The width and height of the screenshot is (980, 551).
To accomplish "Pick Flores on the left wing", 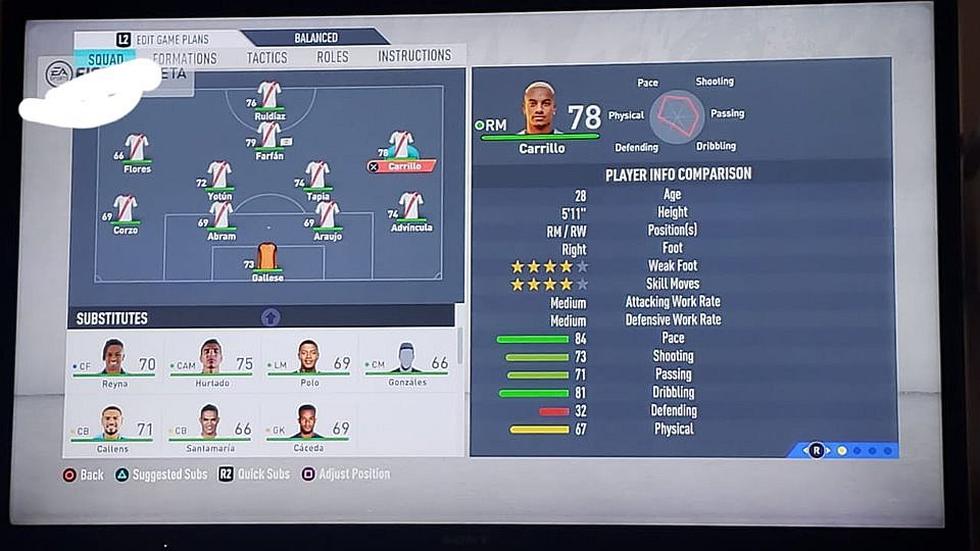I will [136, 151].
